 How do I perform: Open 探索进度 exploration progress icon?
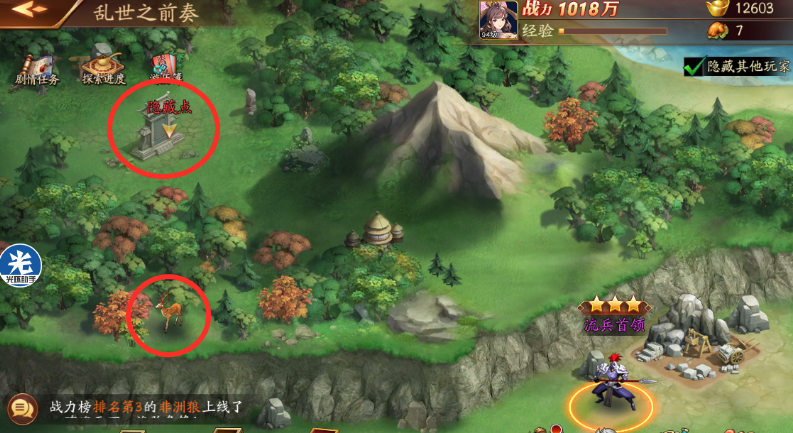(x=103, y=62)
